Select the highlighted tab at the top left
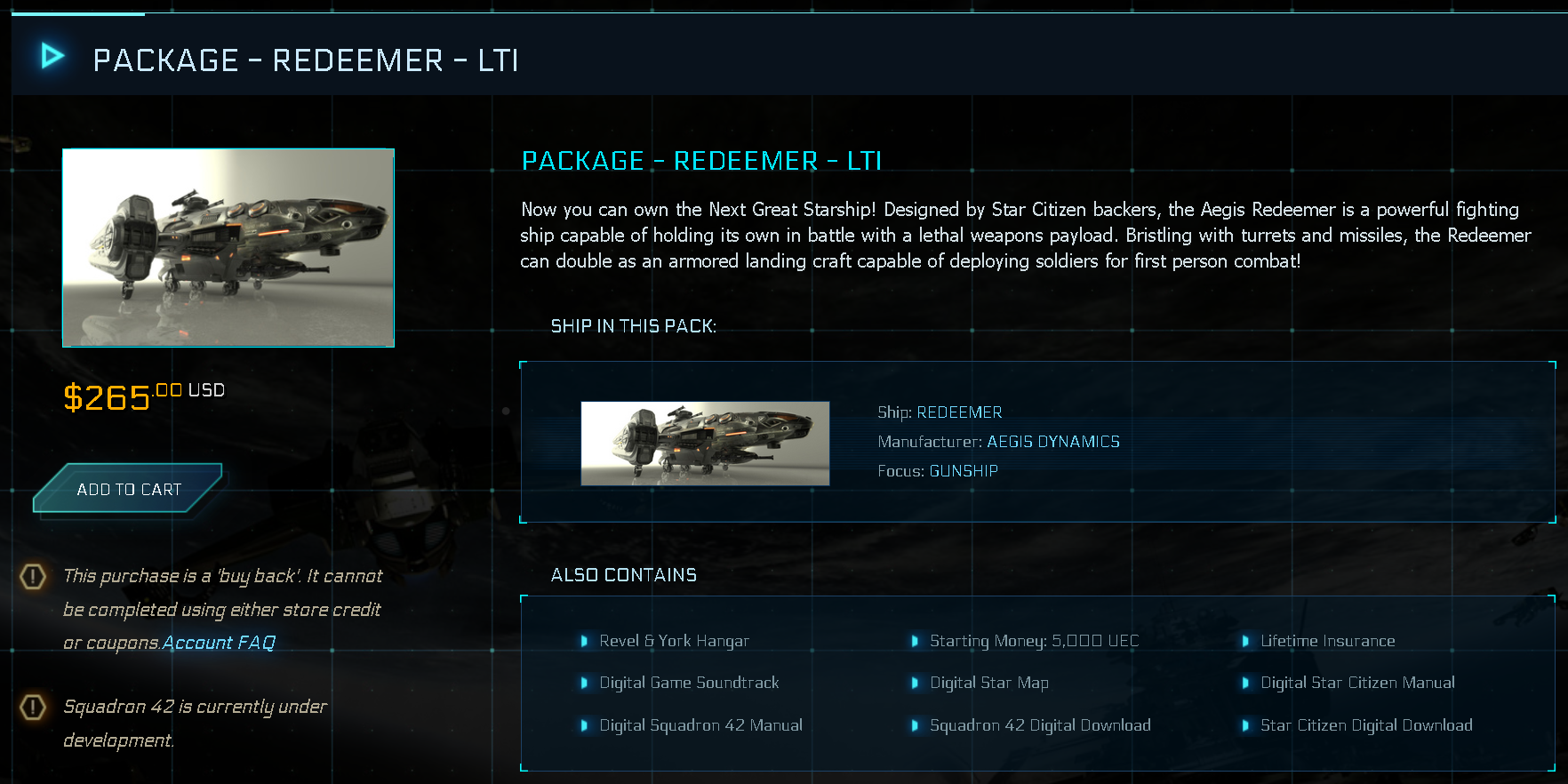Screen dimensions: 1568x784 click(x=76, y=12)
